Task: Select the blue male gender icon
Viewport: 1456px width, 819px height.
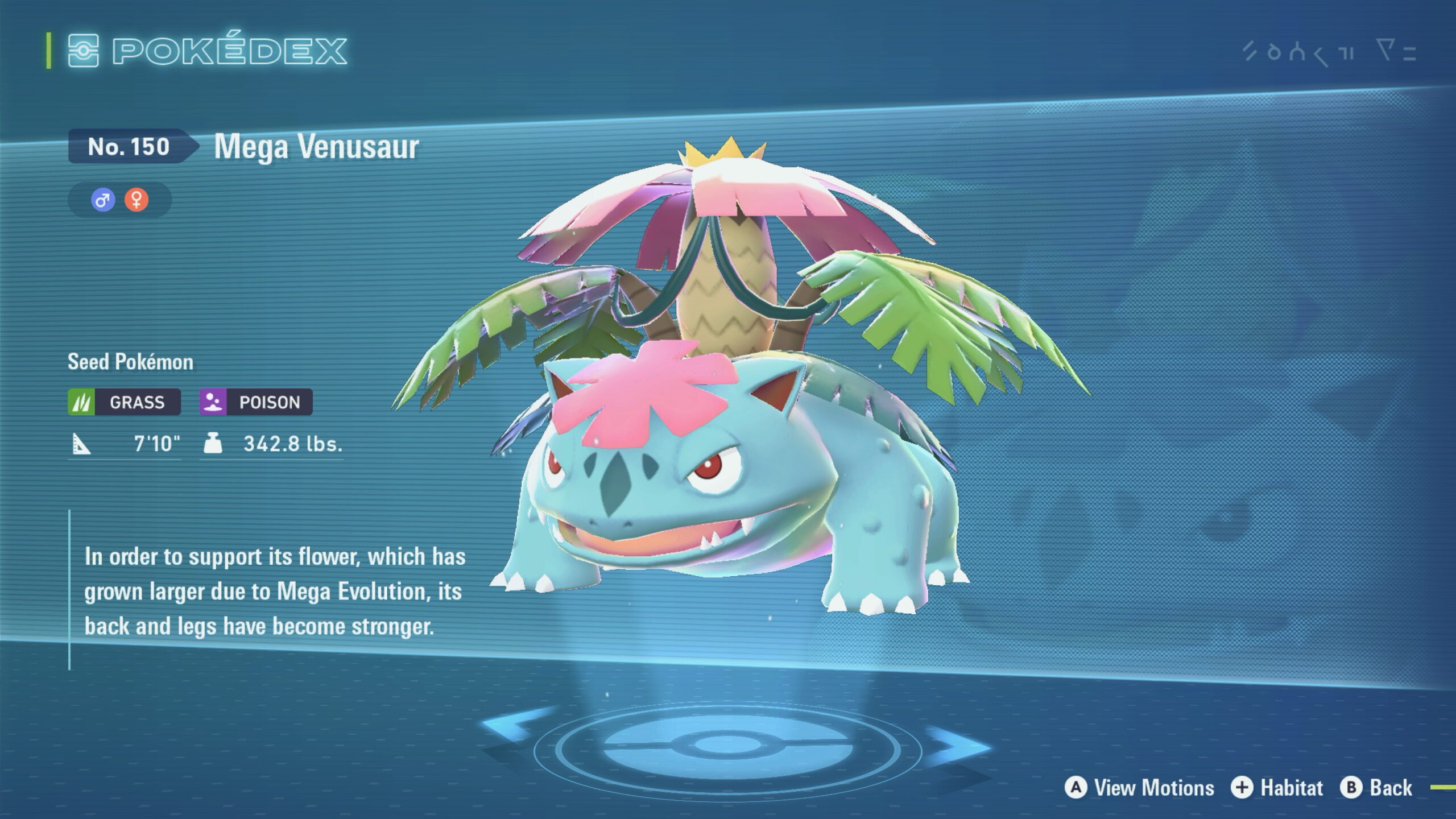Action: click(103, 200)
